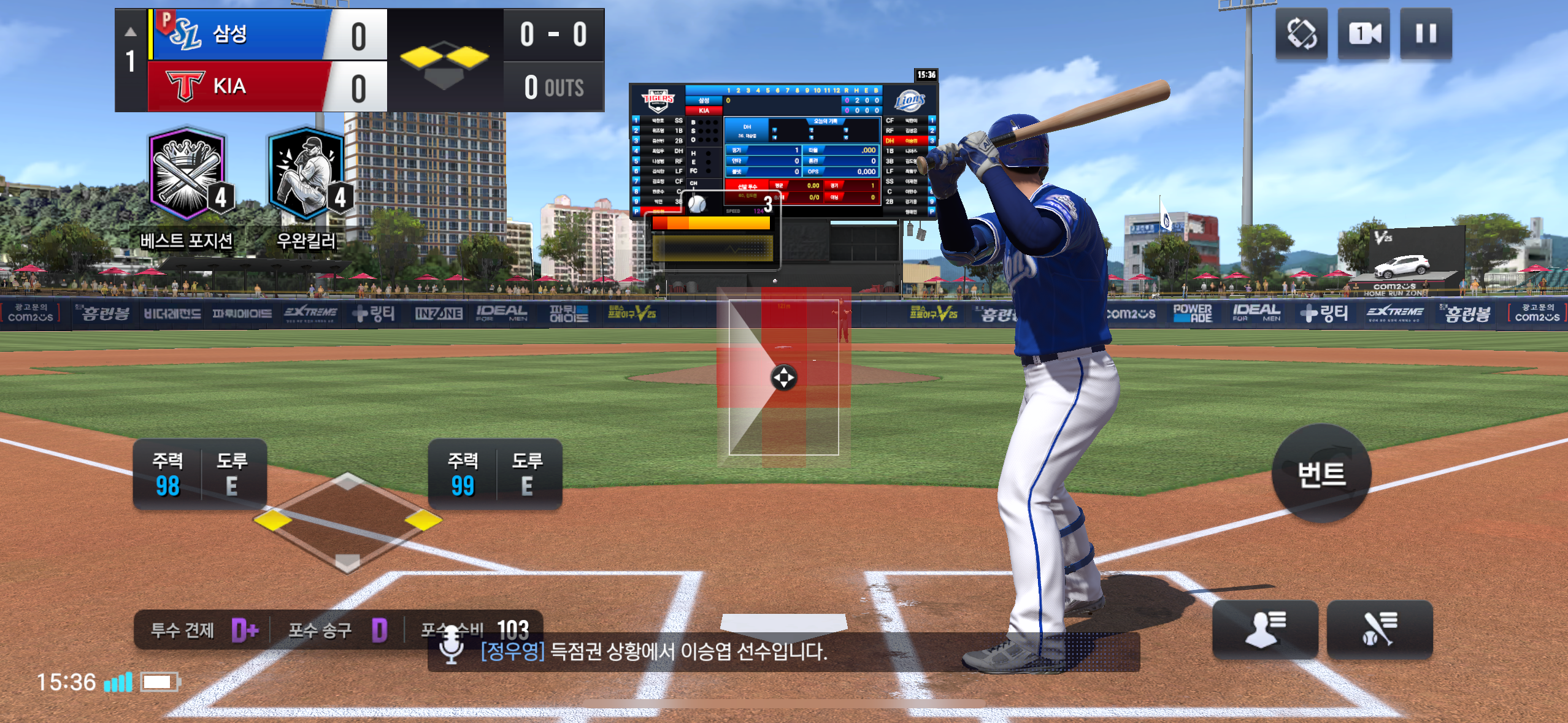This screenshot has height=723, width=1568.
Task: Switch the camera view
Action: point(1363,34)
